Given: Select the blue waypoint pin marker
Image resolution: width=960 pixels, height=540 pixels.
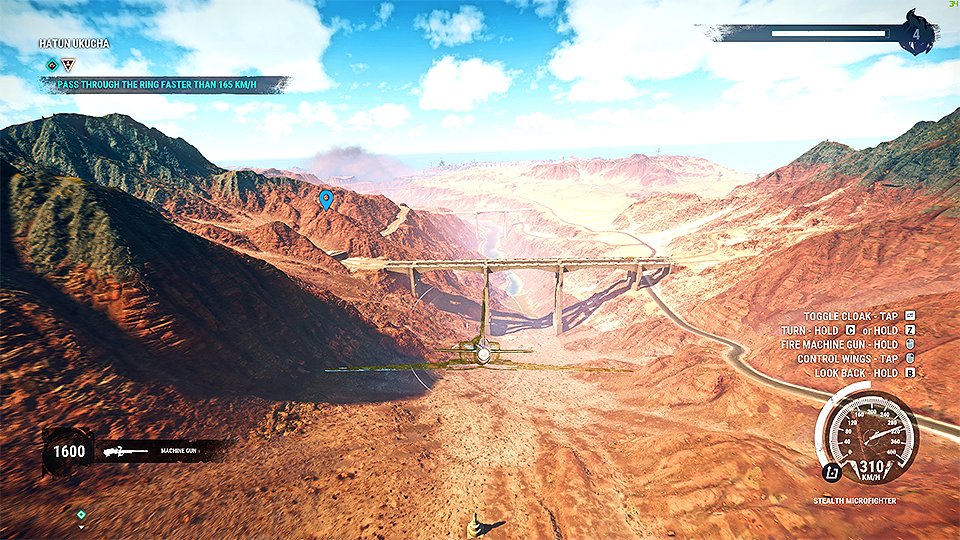Looking at the screenshot, I should pyautogui.click(x=325, y=199).
